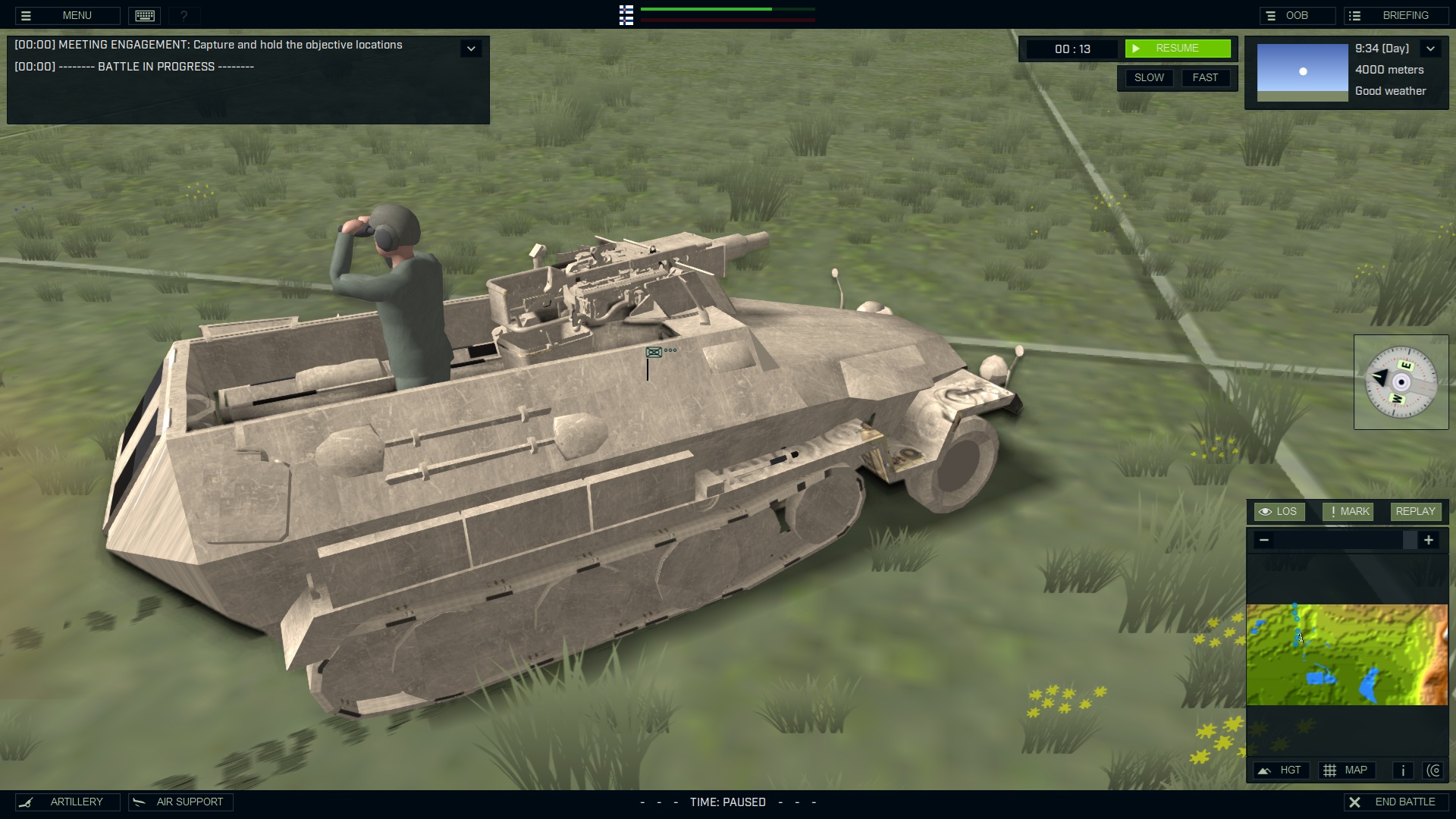Click the minimap info icon
Image resolution: width=1456 pixels, height=819 pixels.
1402,770
